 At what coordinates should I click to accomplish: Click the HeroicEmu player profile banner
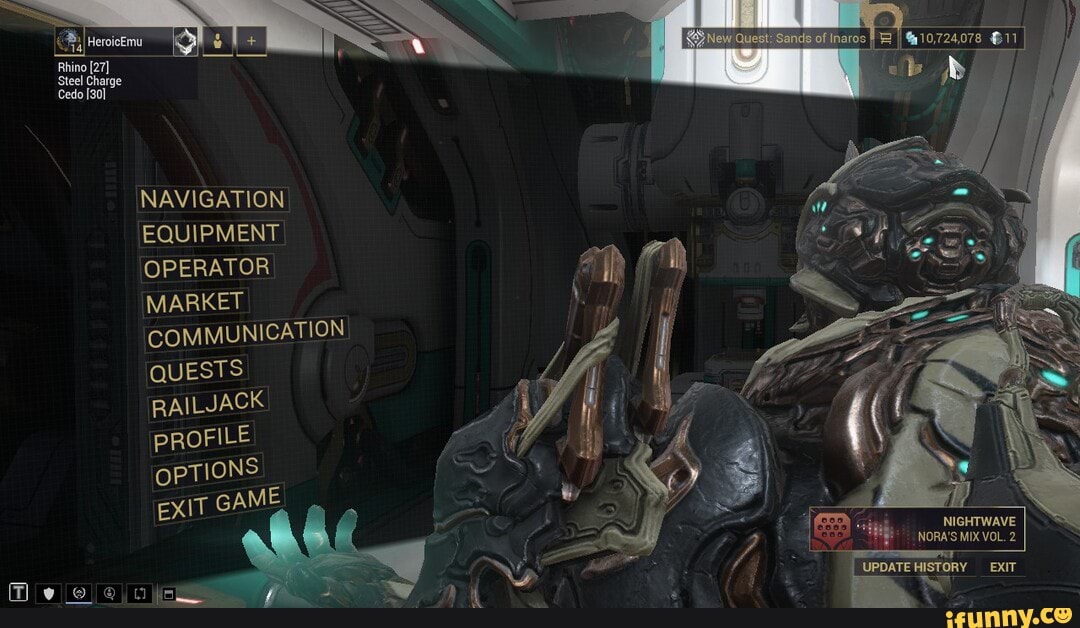(x=113, y=41)
